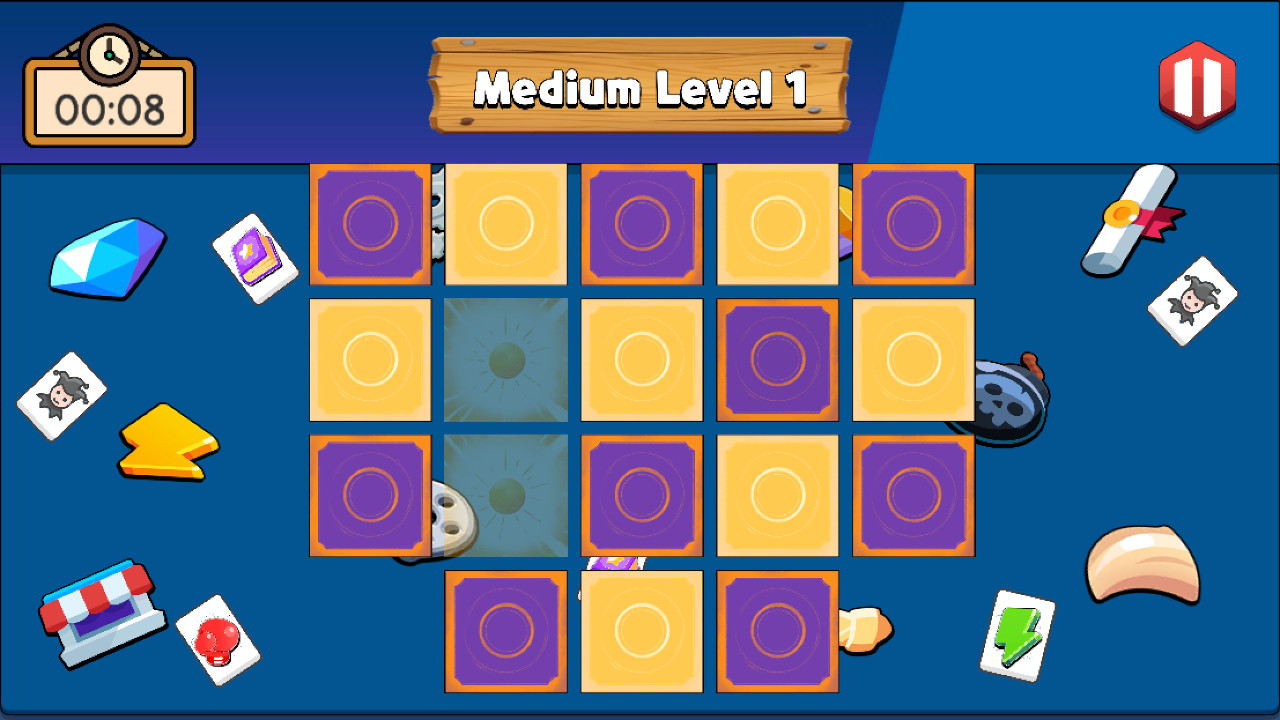Select the joker girl tile on the left side

tap(62, 391)
